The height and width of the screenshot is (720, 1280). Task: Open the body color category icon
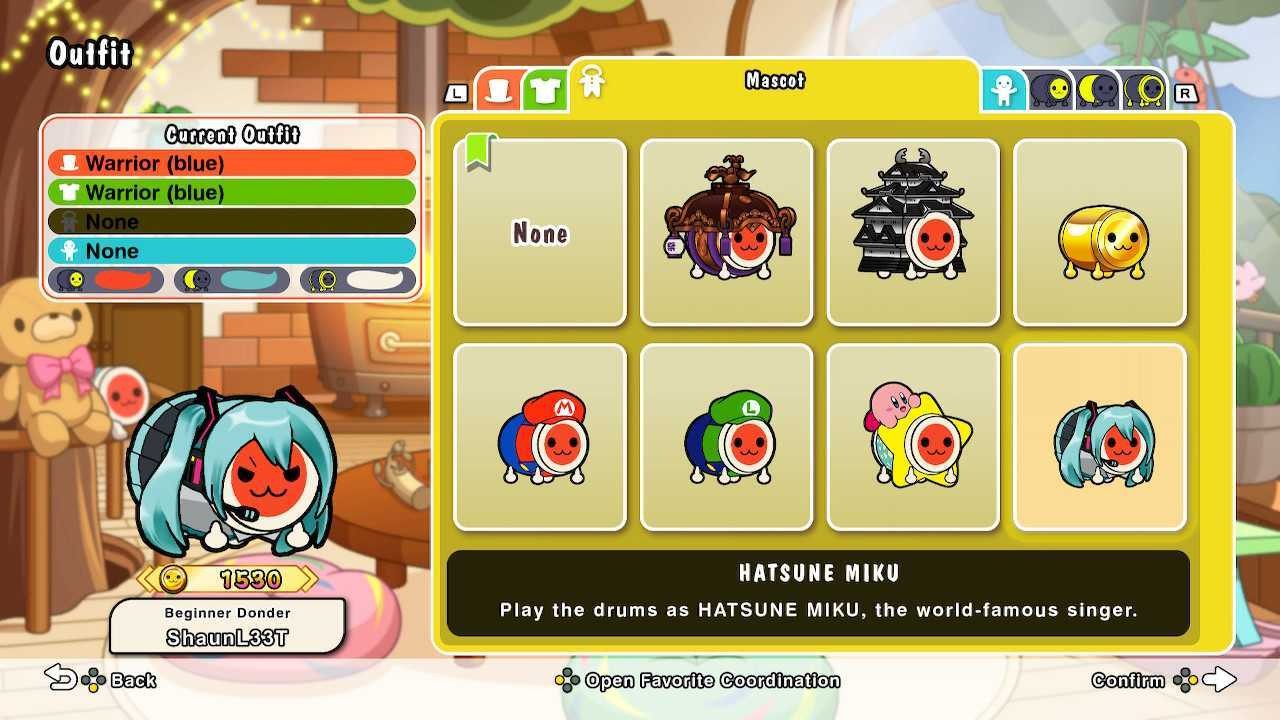(x=1004, y=89)
